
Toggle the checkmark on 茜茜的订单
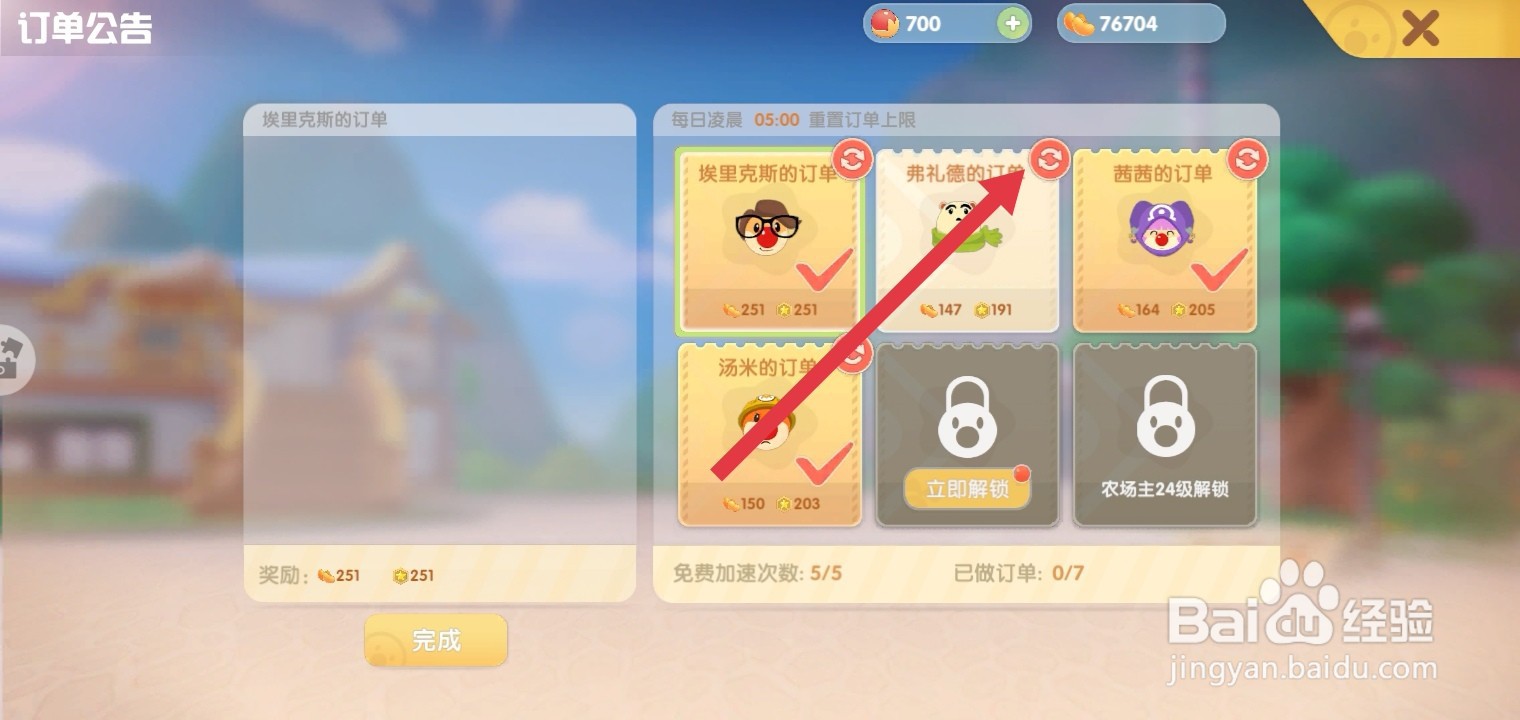tap(1222, 272)
